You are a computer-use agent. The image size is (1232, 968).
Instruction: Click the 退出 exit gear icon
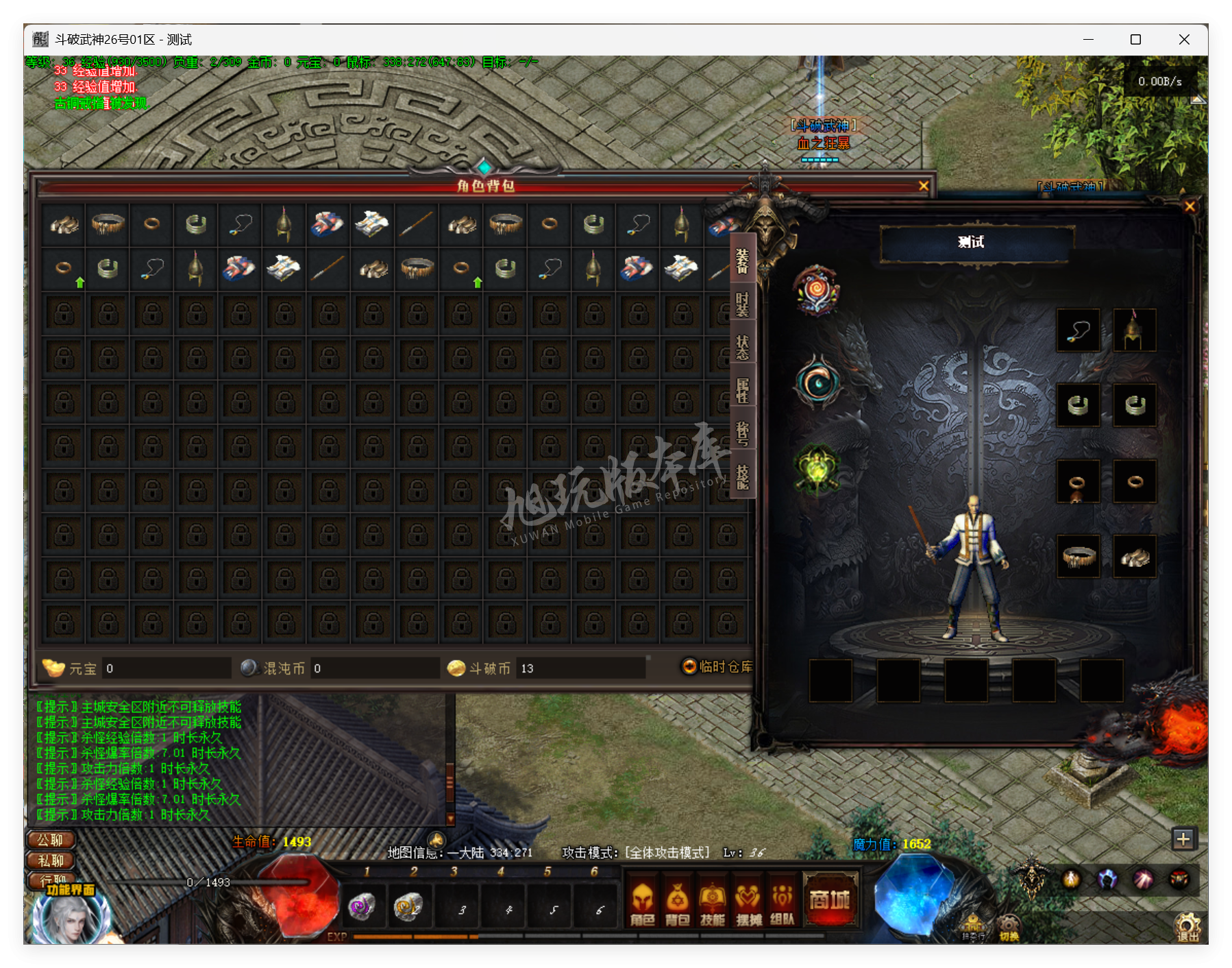(x=1188, y=926)
